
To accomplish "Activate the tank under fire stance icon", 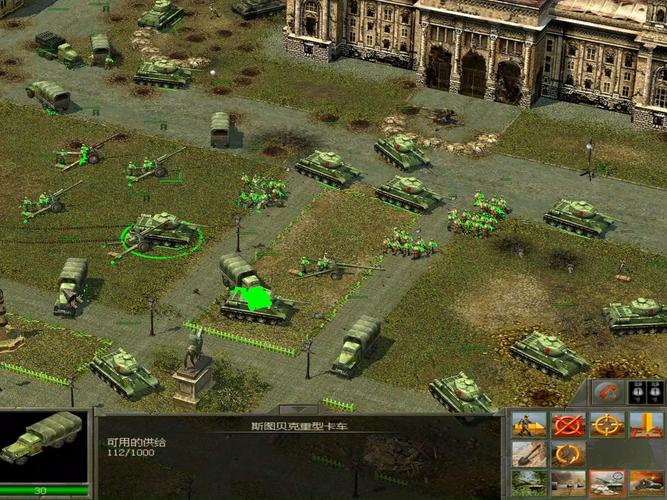I will (x=646, y=483).
